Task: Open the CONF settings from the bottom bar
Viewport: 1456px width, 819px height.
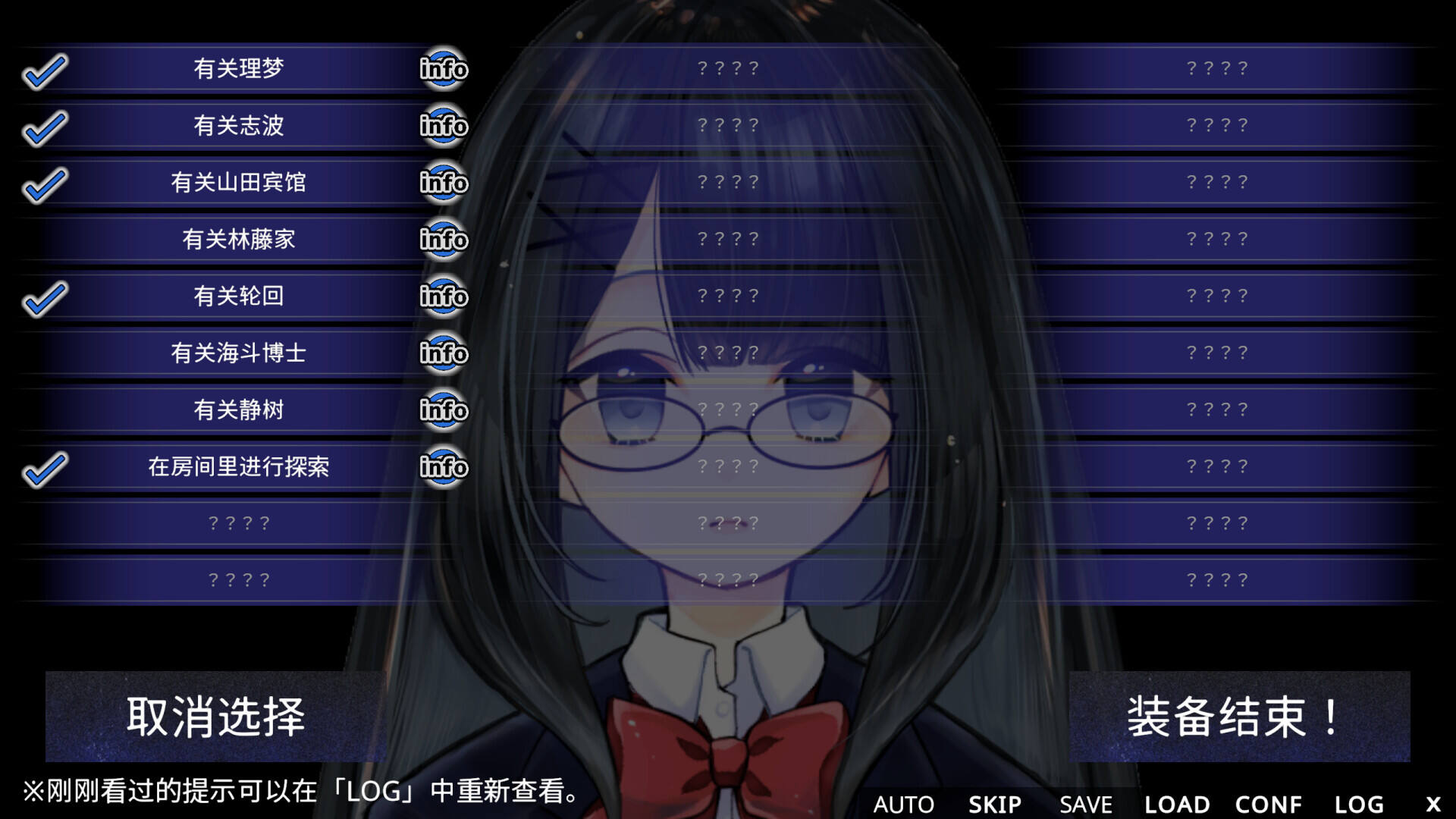Action: (x=1269, y=804)
